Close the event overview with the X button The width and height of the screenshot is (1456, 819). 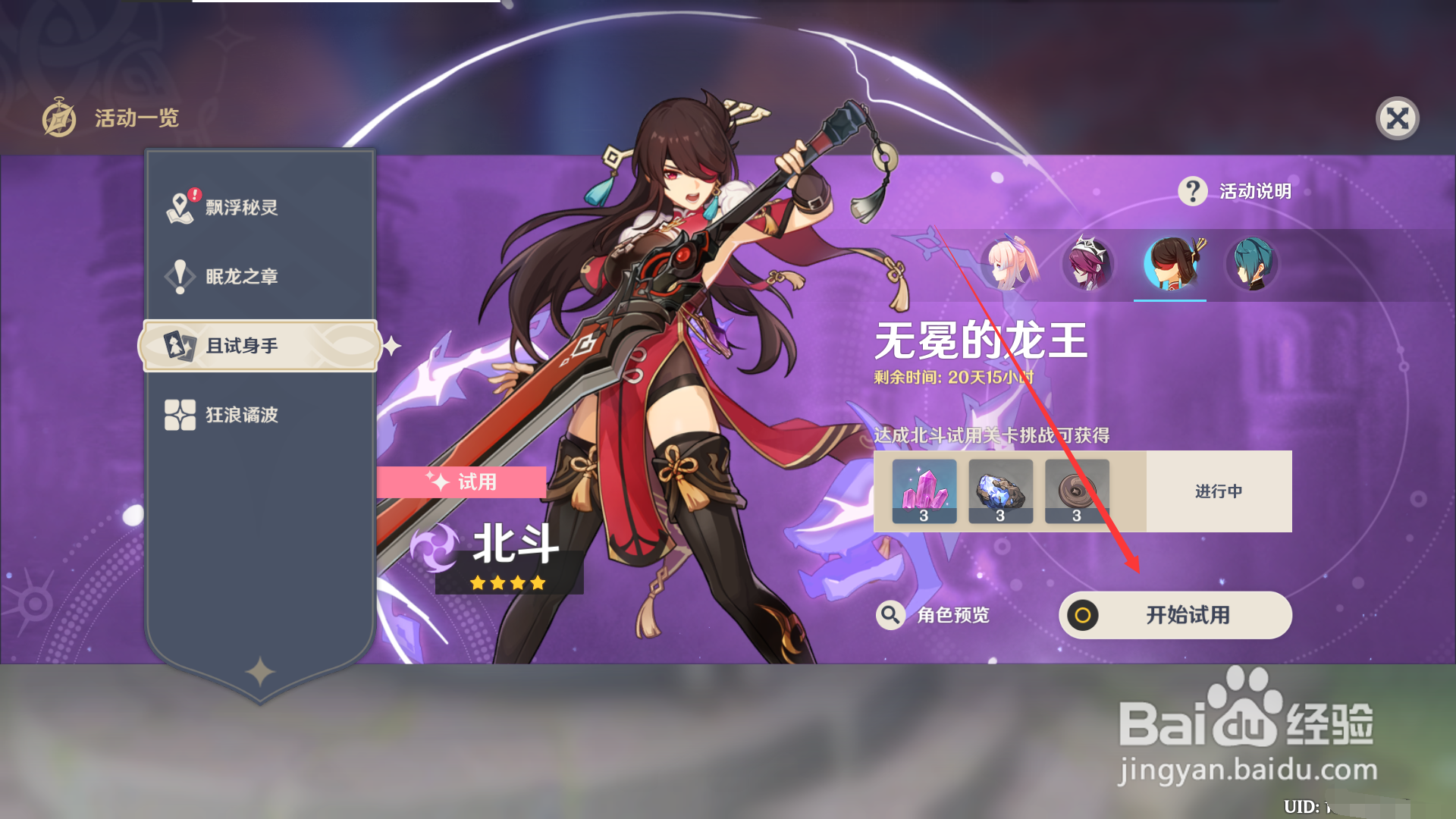[x=1398, y=118]
